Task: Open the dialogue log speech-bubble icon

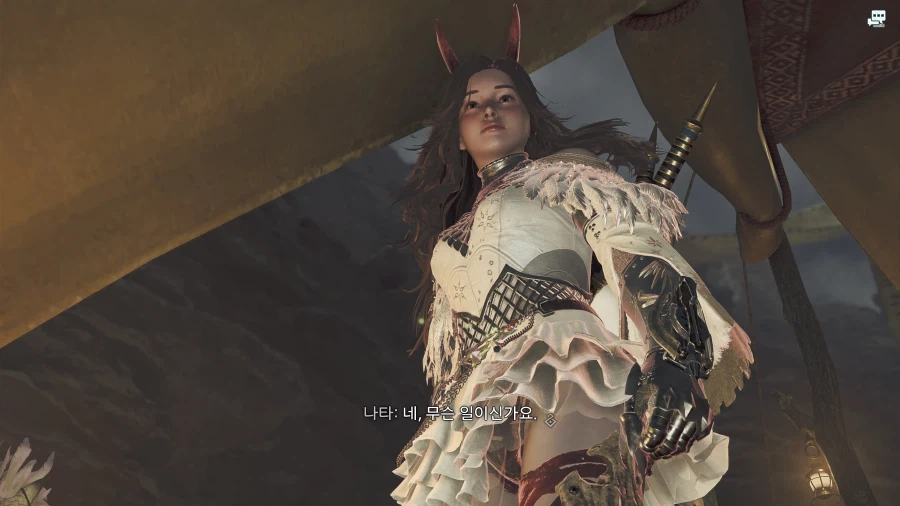Action: click(877, 18)
